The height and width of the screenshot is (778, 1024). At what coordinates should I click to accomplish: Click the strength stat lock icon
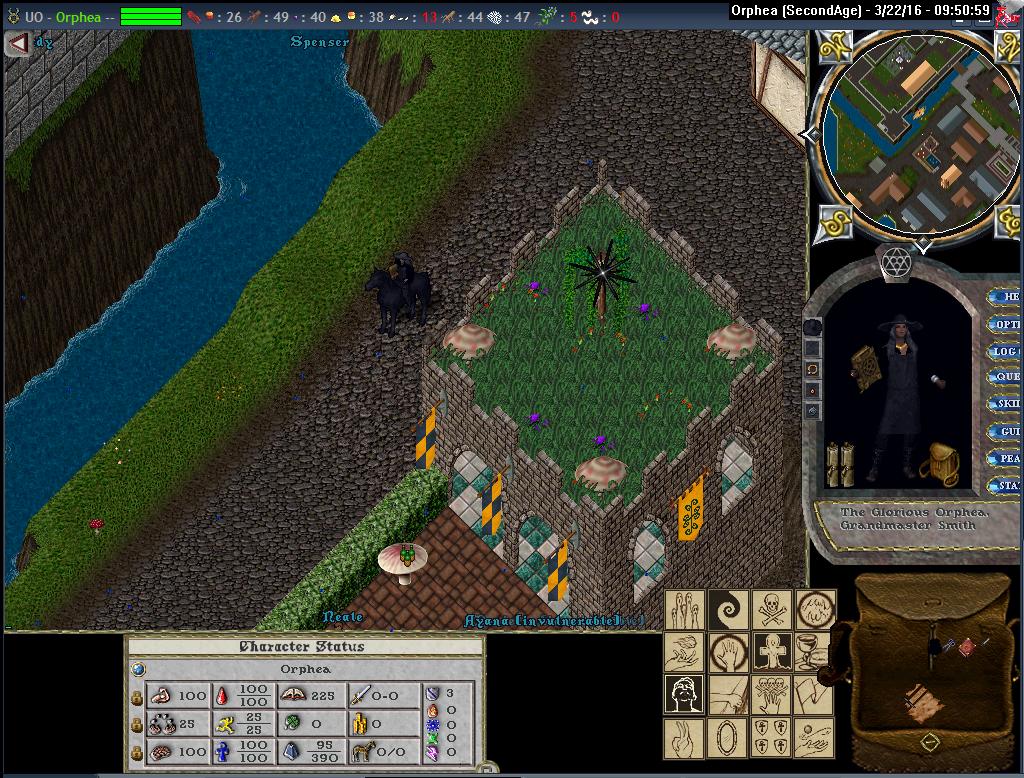(137, 696)
